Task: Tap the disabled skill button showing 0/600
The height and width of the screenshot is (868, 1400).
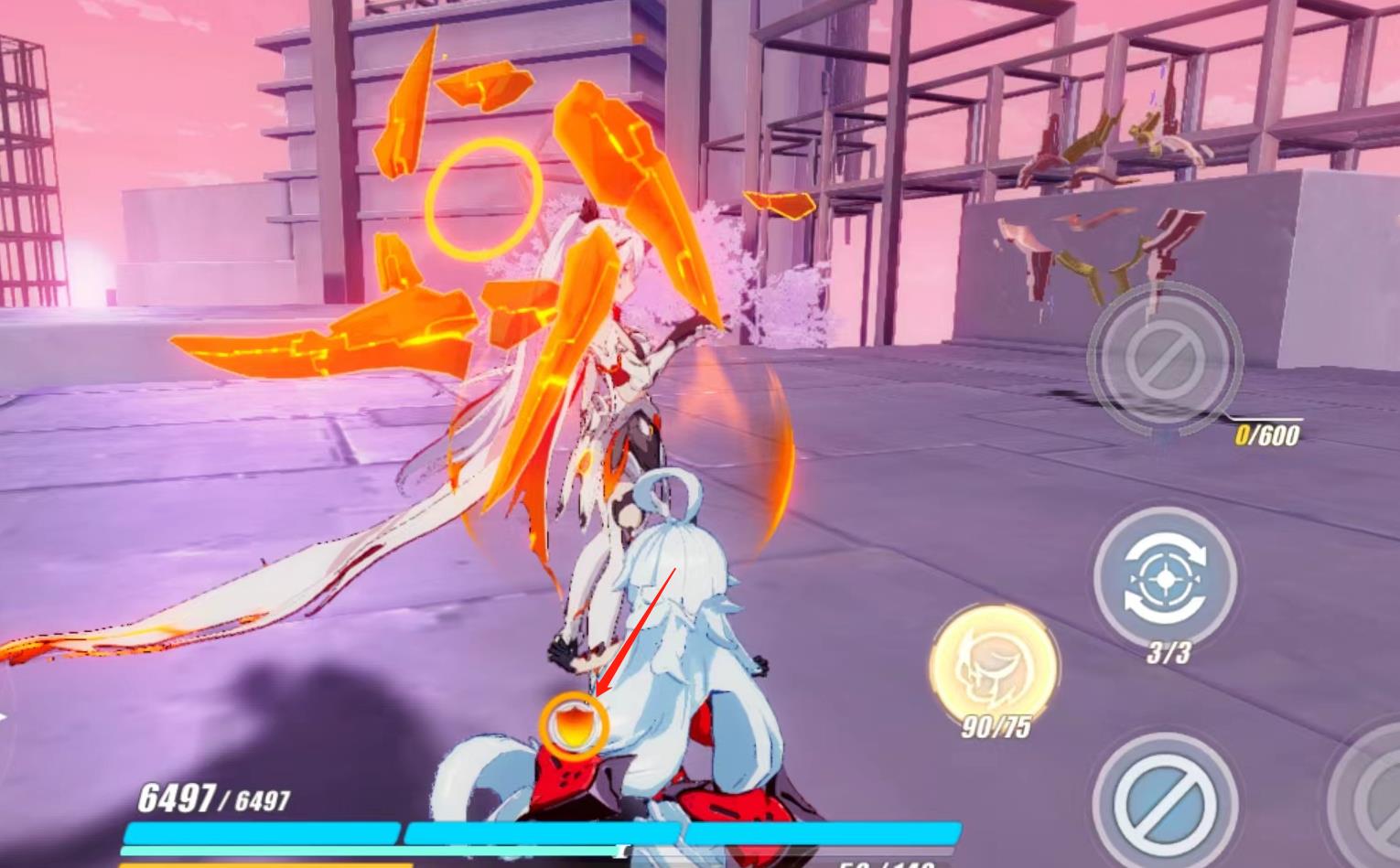Action: click(1164, 358)
